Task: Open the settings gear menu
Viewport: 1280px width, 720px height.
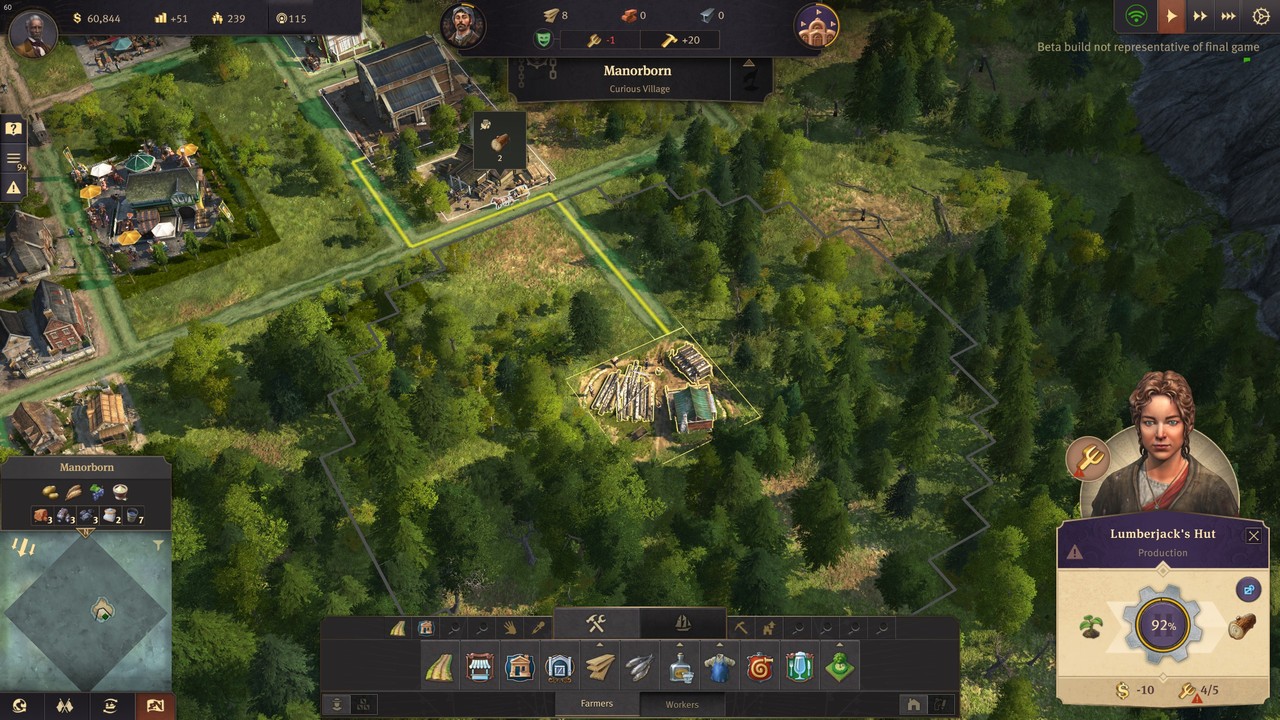Action: pos(1260,16)
